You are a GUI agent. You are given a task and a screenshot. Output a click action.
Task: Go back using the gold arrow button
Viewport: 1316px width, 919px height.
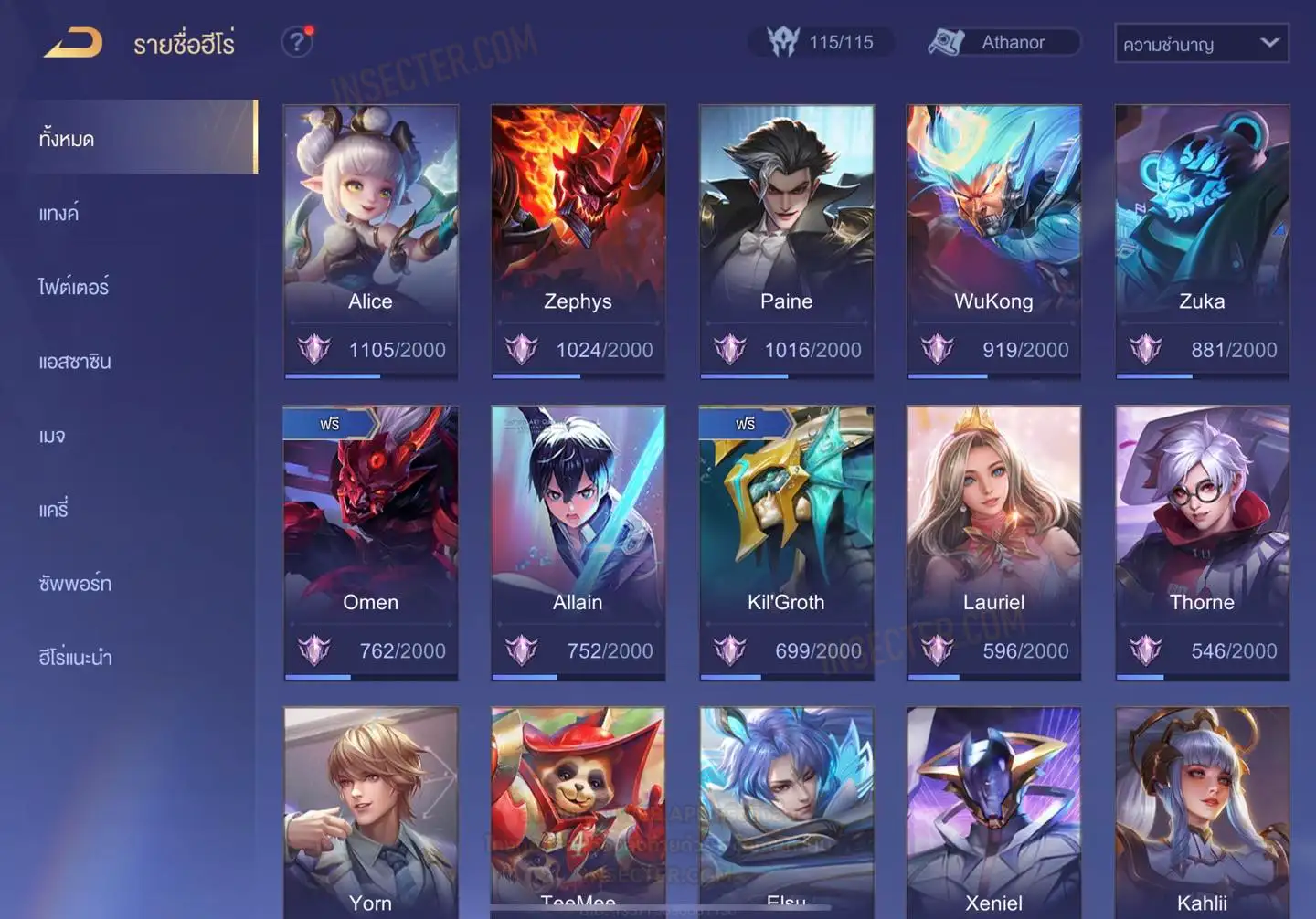click(73, 42)
